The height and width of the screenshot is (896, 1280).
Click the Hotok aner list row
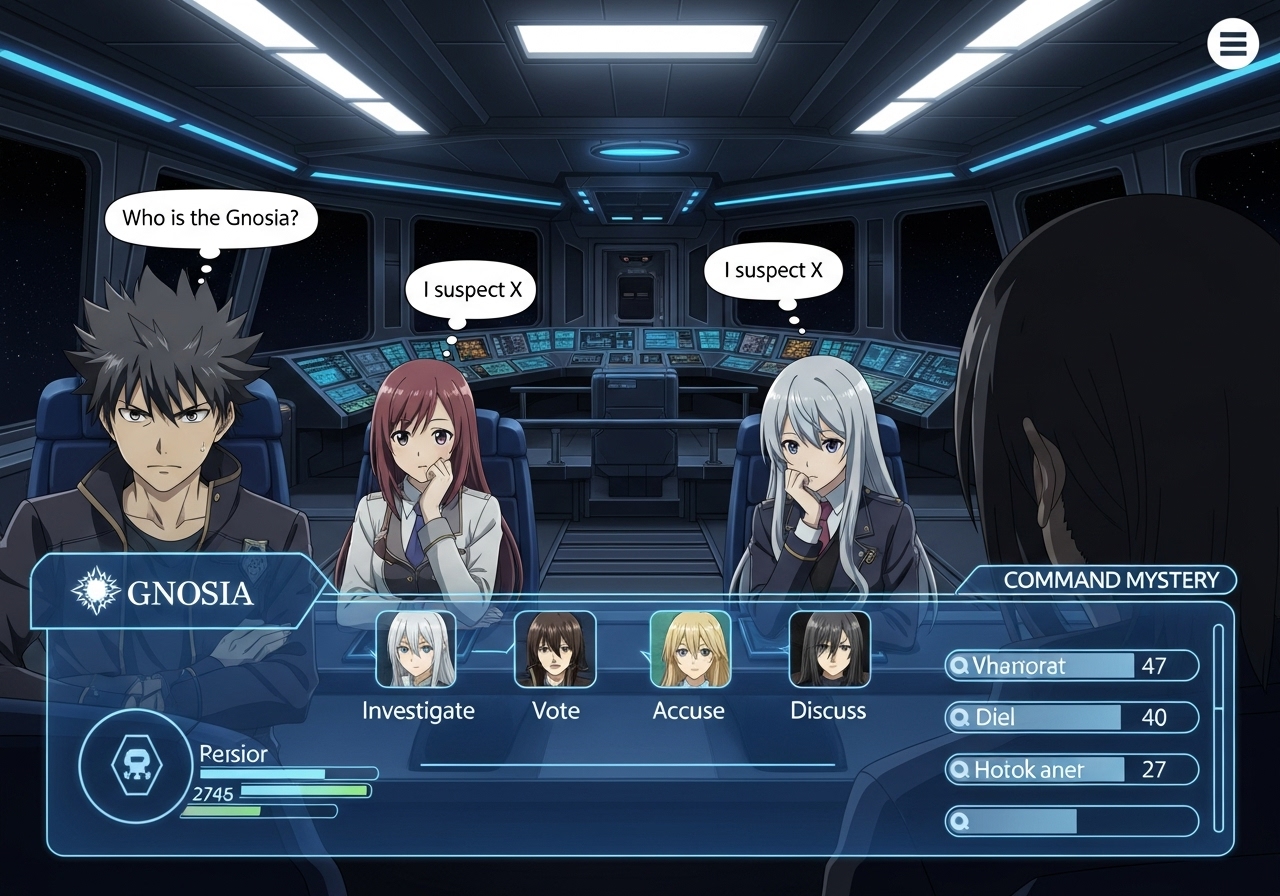[x=1071, y=769]
